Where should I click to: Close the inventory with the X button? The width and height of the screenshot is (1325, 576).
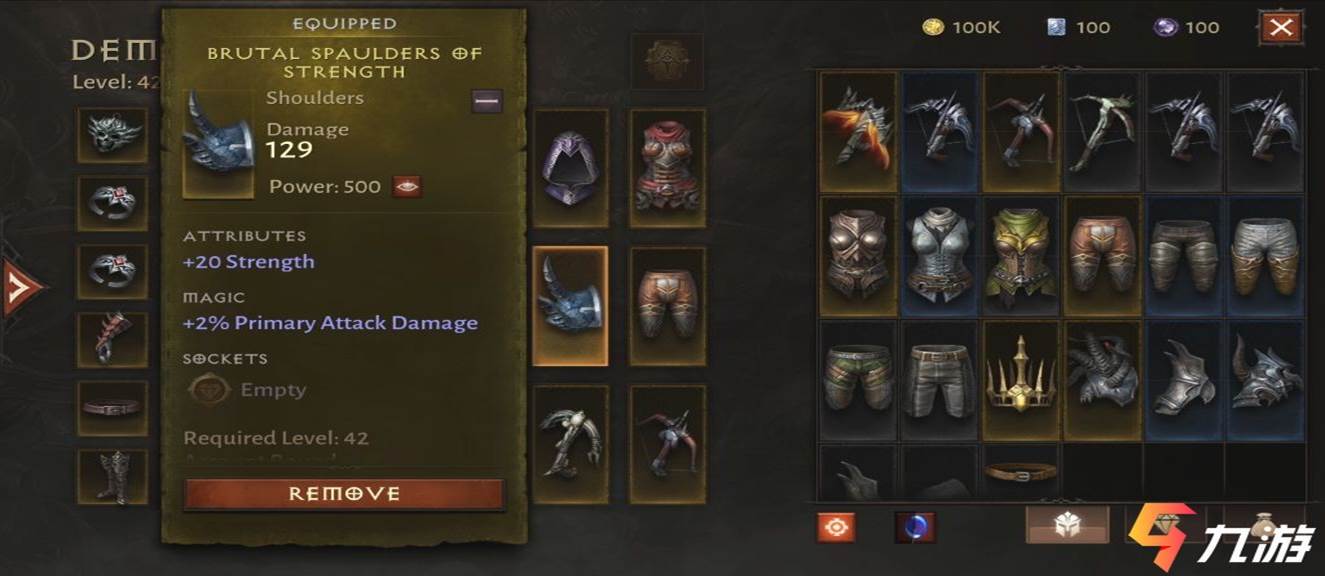tap(1281, 27)
